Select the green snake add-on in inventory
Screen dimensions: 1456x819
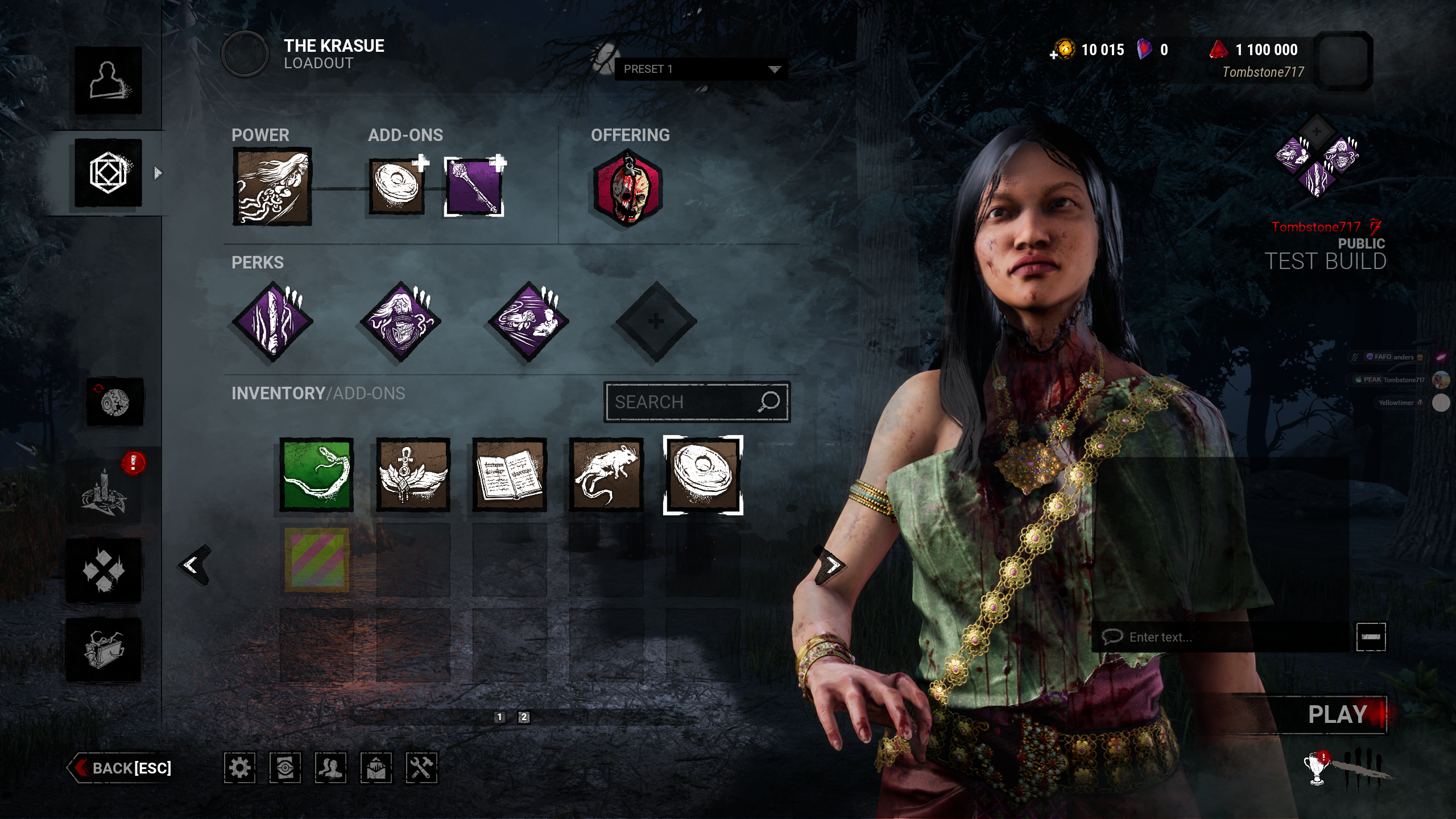click(317, 475)
